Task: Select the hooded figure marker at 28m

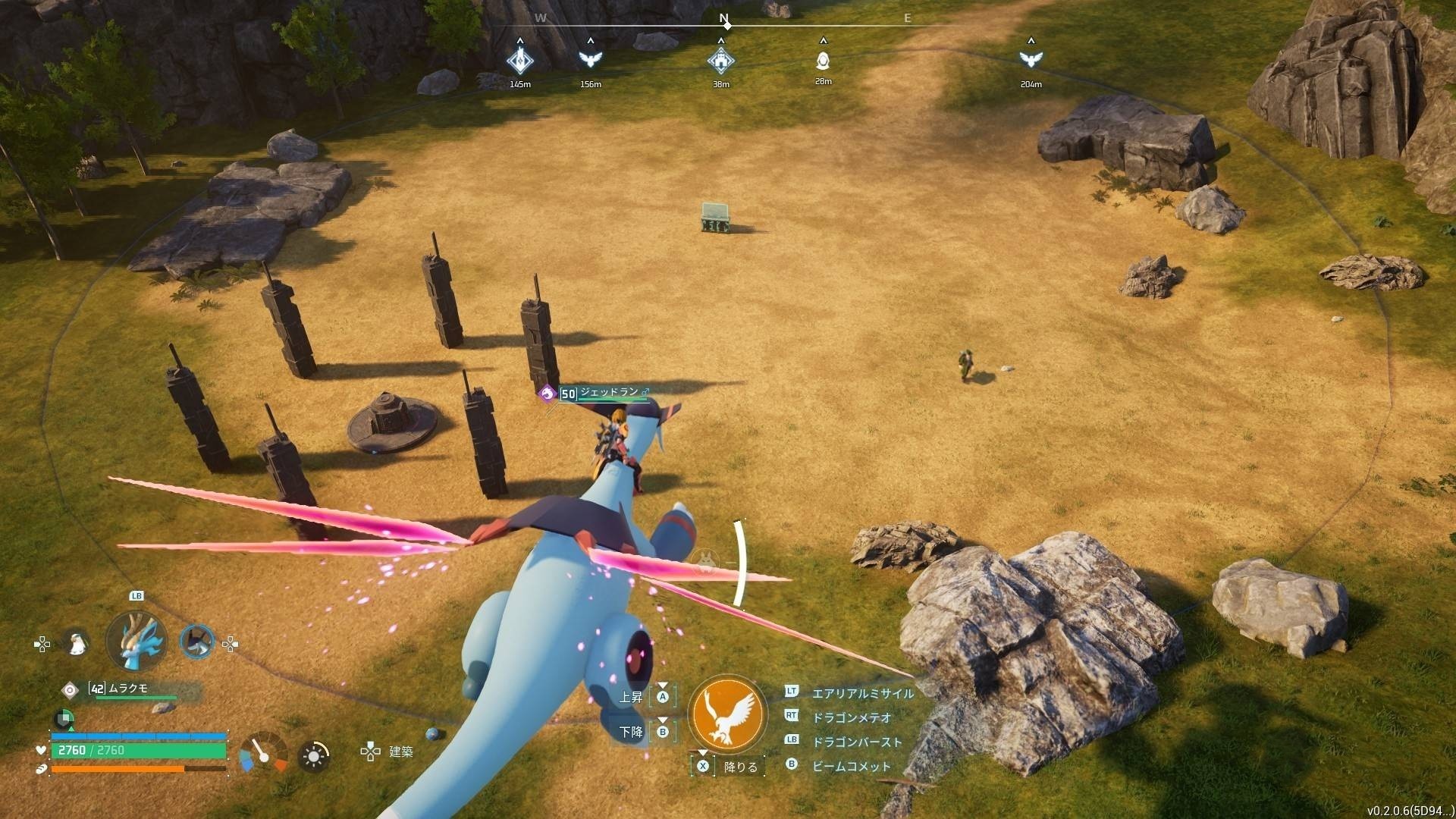Action: click(823, 60)
